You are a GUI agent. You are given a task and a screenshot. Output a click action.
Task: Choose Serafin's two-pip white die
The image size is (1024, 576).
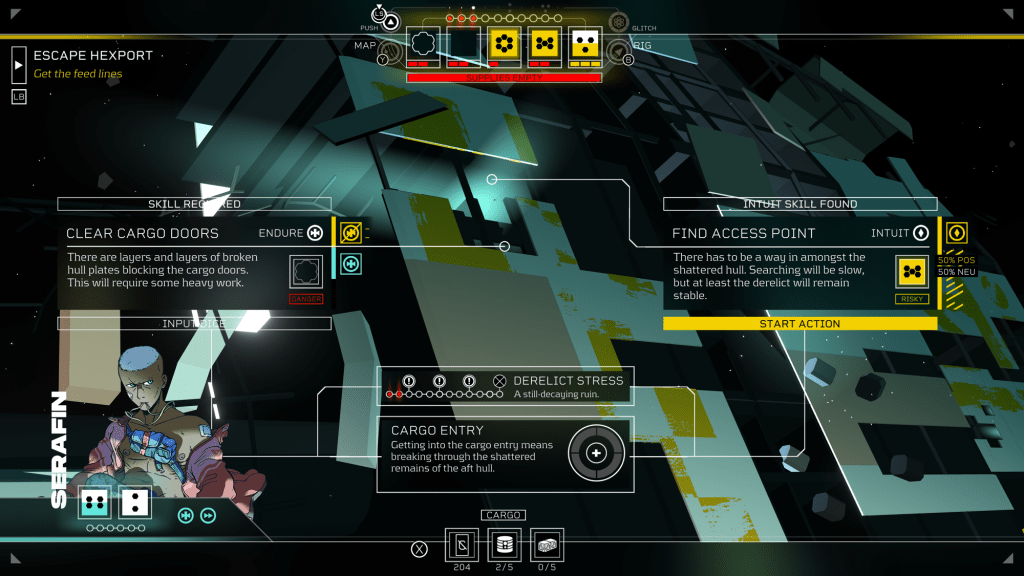(x=135, y=503)
